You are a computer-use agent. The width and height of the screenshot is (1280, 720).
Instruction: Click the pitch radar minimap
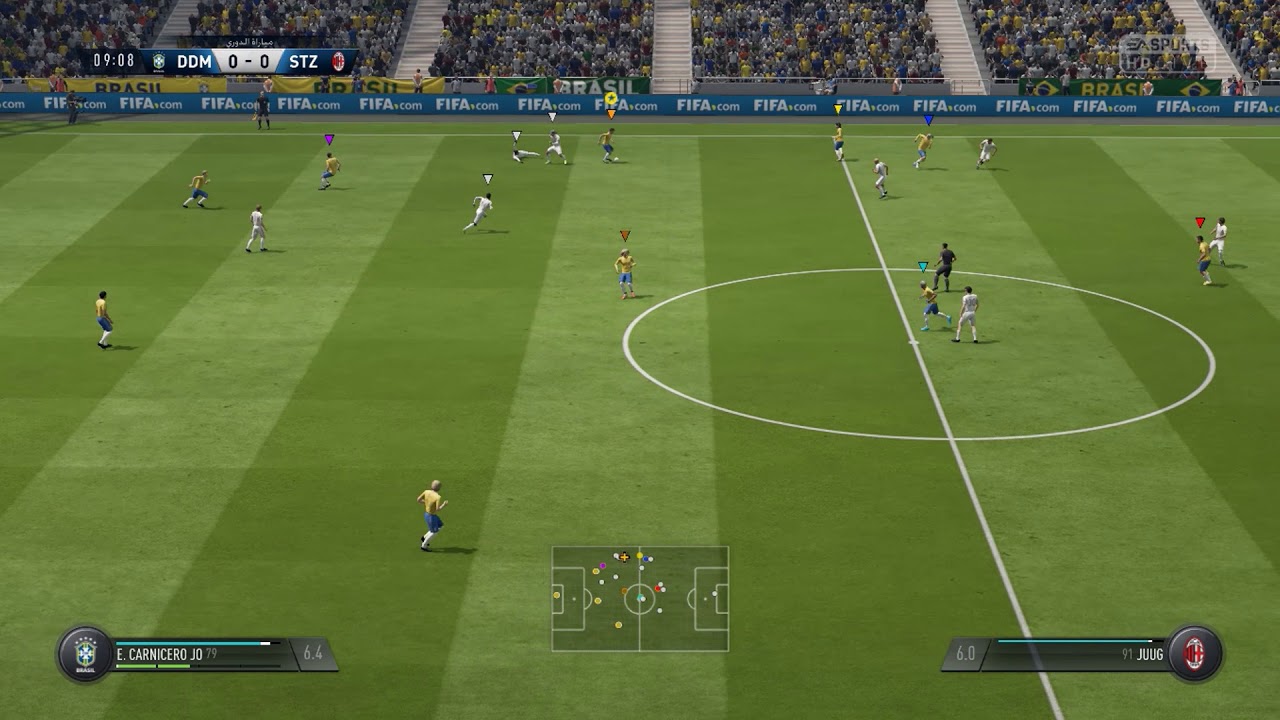pos(640,598)
